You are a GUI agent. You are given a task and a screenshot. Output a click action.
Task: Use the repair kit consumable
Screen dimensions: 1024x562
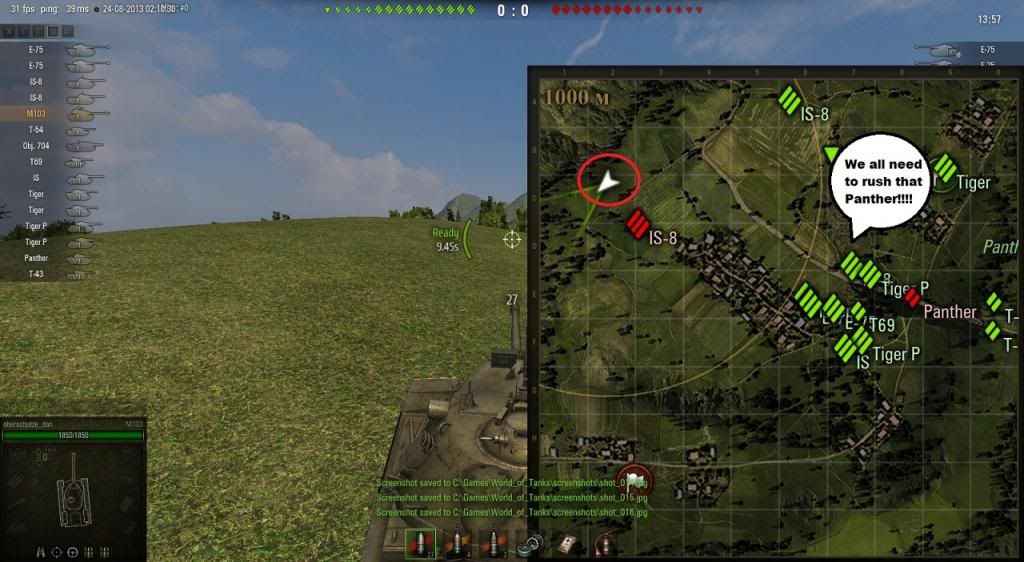pyautogui.click(x=530, y=544)
